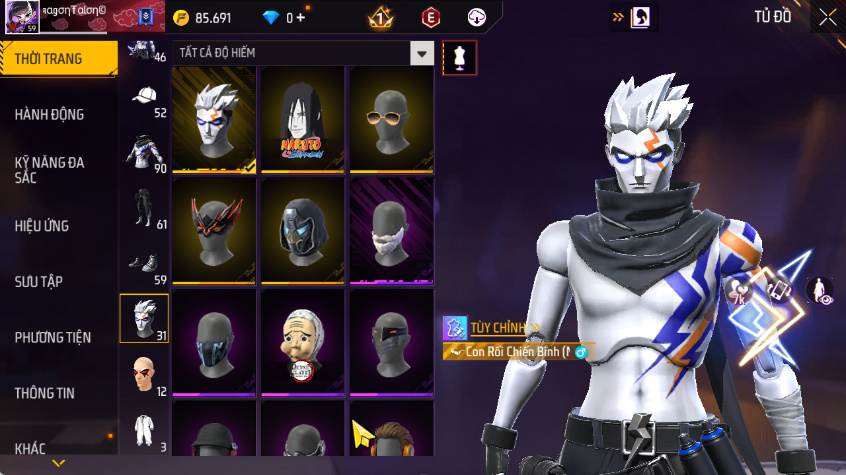
Task: Select the old man mask item
Action: (303, 340)
